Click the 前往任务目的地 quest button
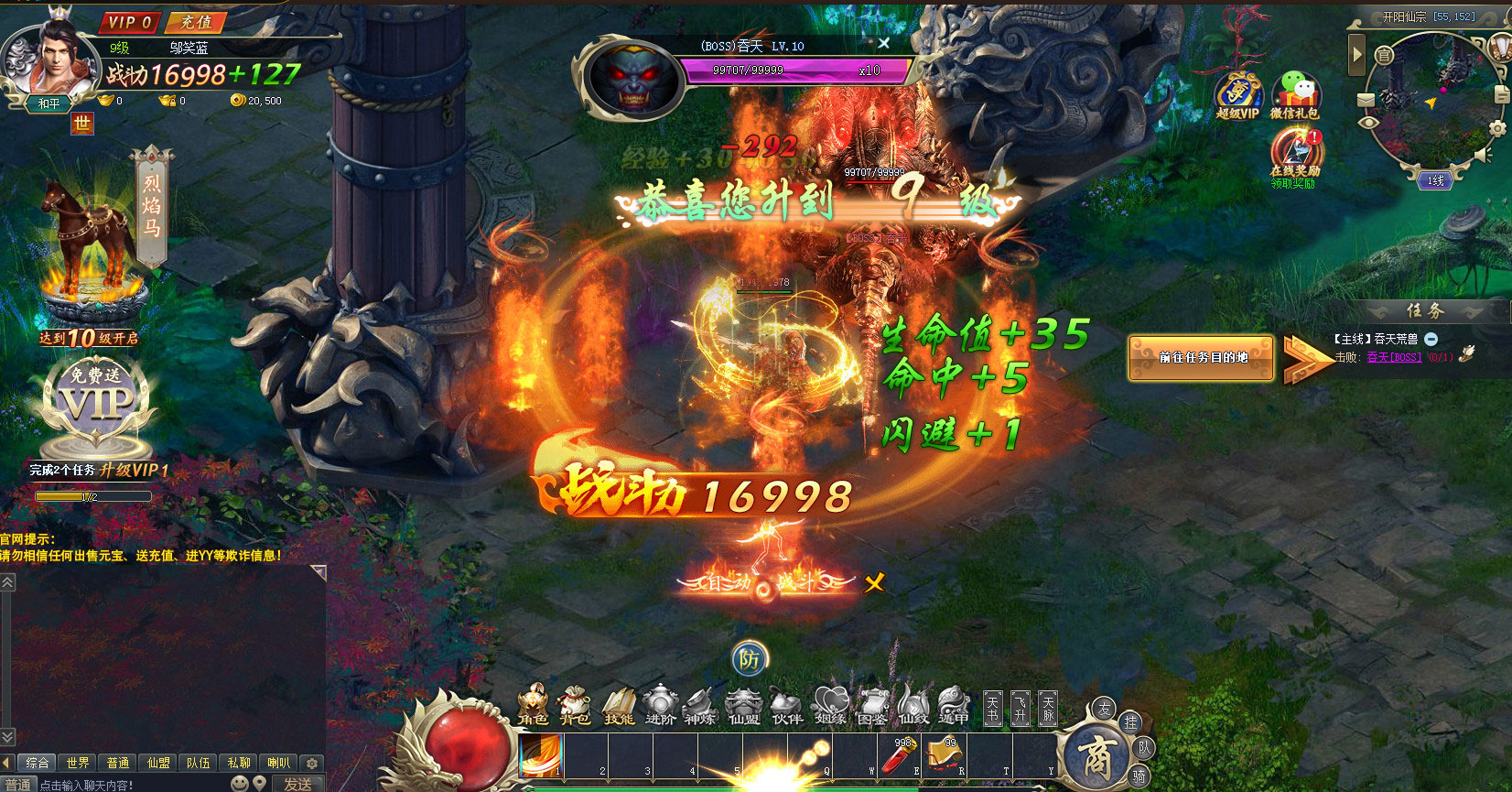The width and height of the screenshot is (1512, 792). tap(1202, 358)
